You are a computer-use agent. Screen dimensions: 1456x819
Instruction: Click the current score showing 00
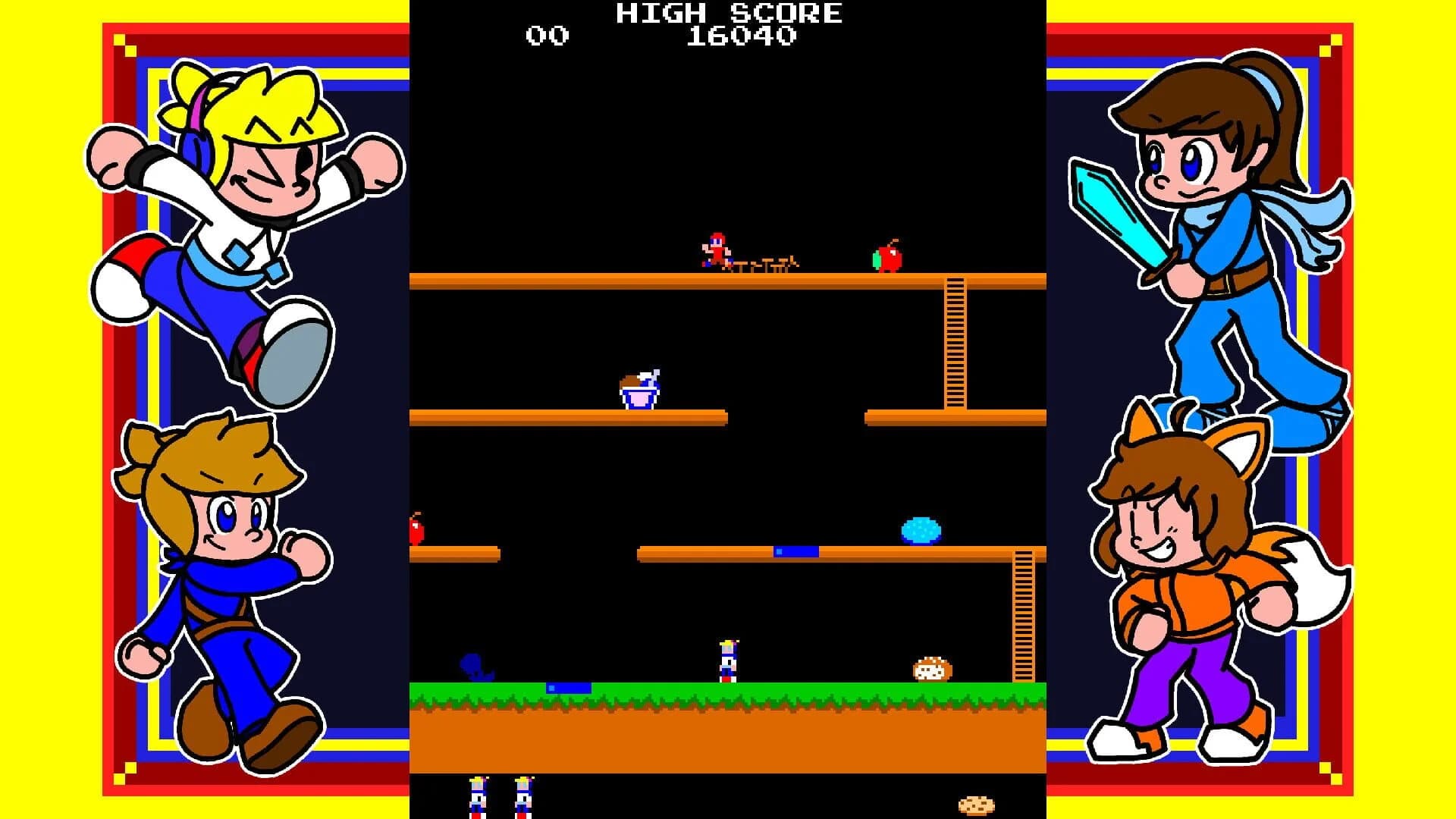[548, 35]
